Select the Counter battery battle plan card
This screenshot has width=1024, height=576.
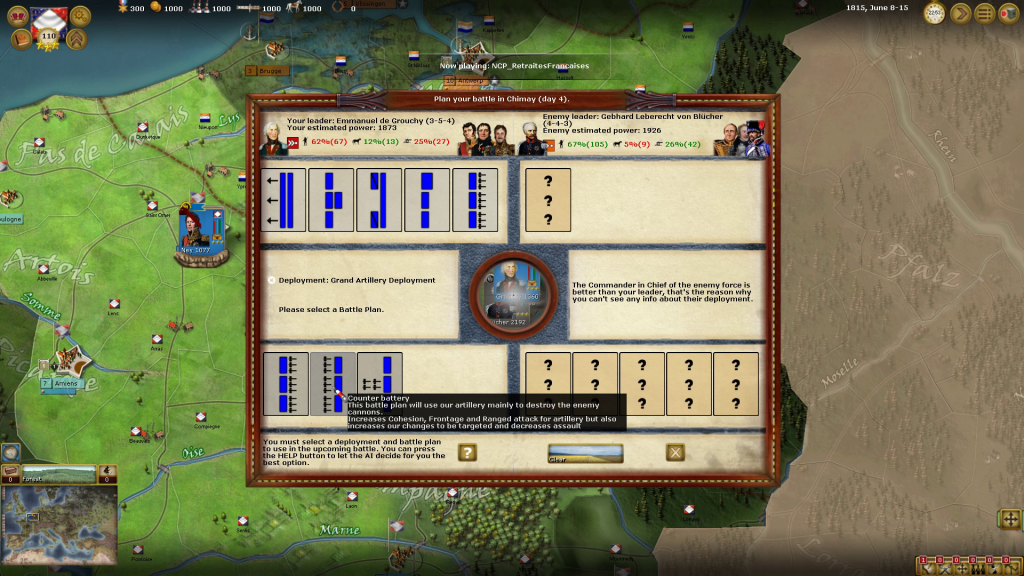(332, 383)
